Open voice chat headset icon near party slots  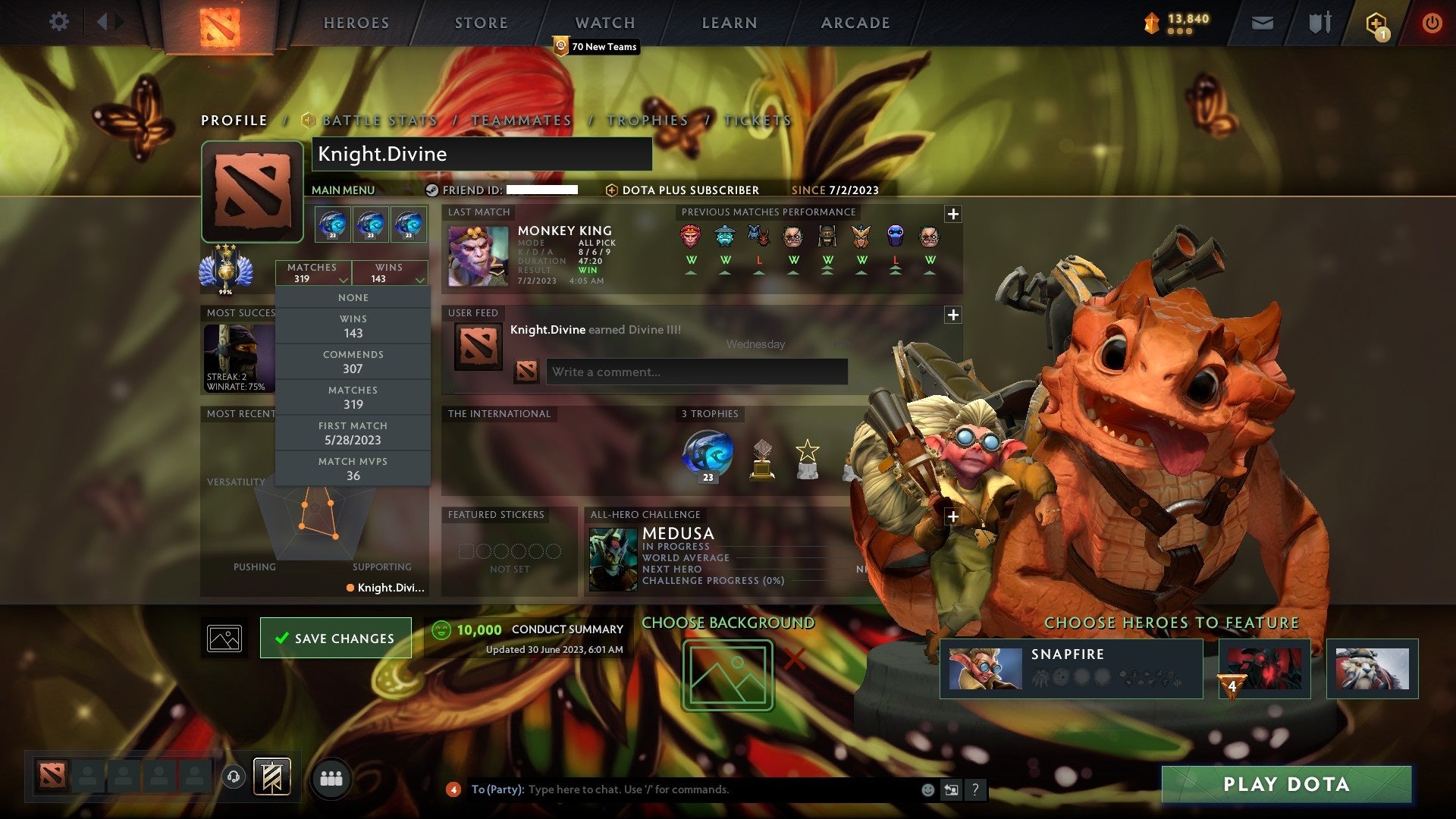[233, 777]
